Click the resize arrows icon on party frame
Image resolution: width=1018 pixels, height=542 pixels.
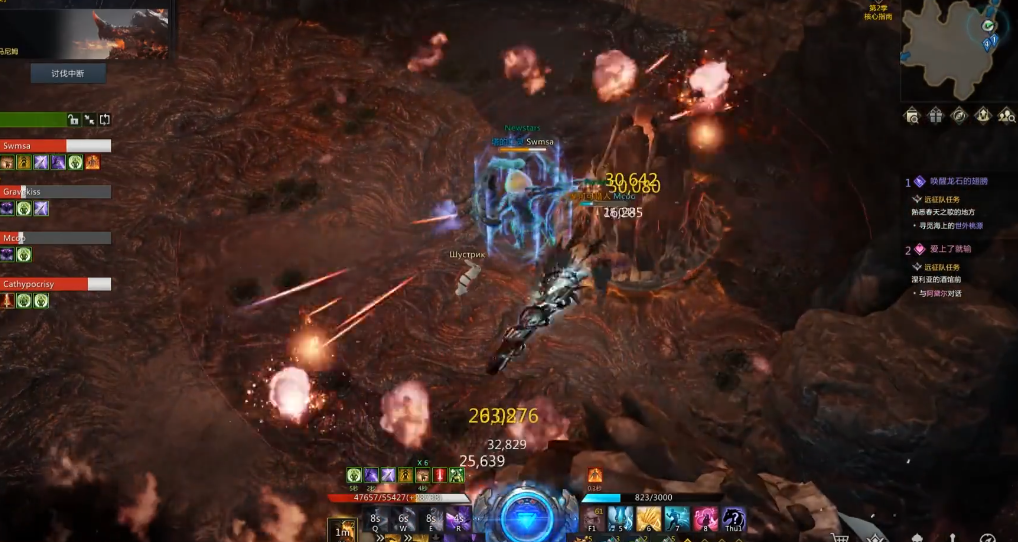coord(89,120)
